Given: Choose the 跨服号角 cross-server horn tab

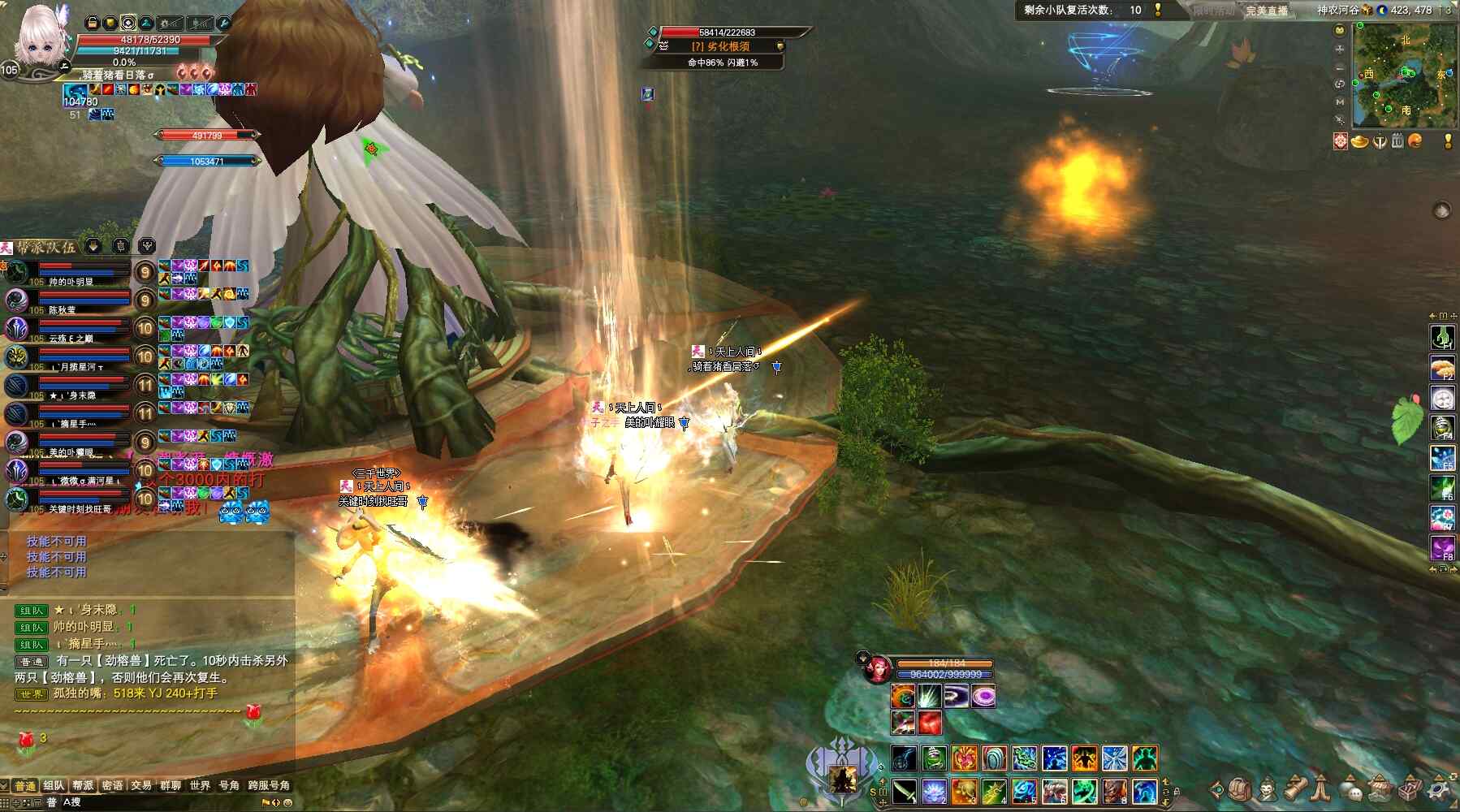Looking at the screenshot, I should [269, 785].
